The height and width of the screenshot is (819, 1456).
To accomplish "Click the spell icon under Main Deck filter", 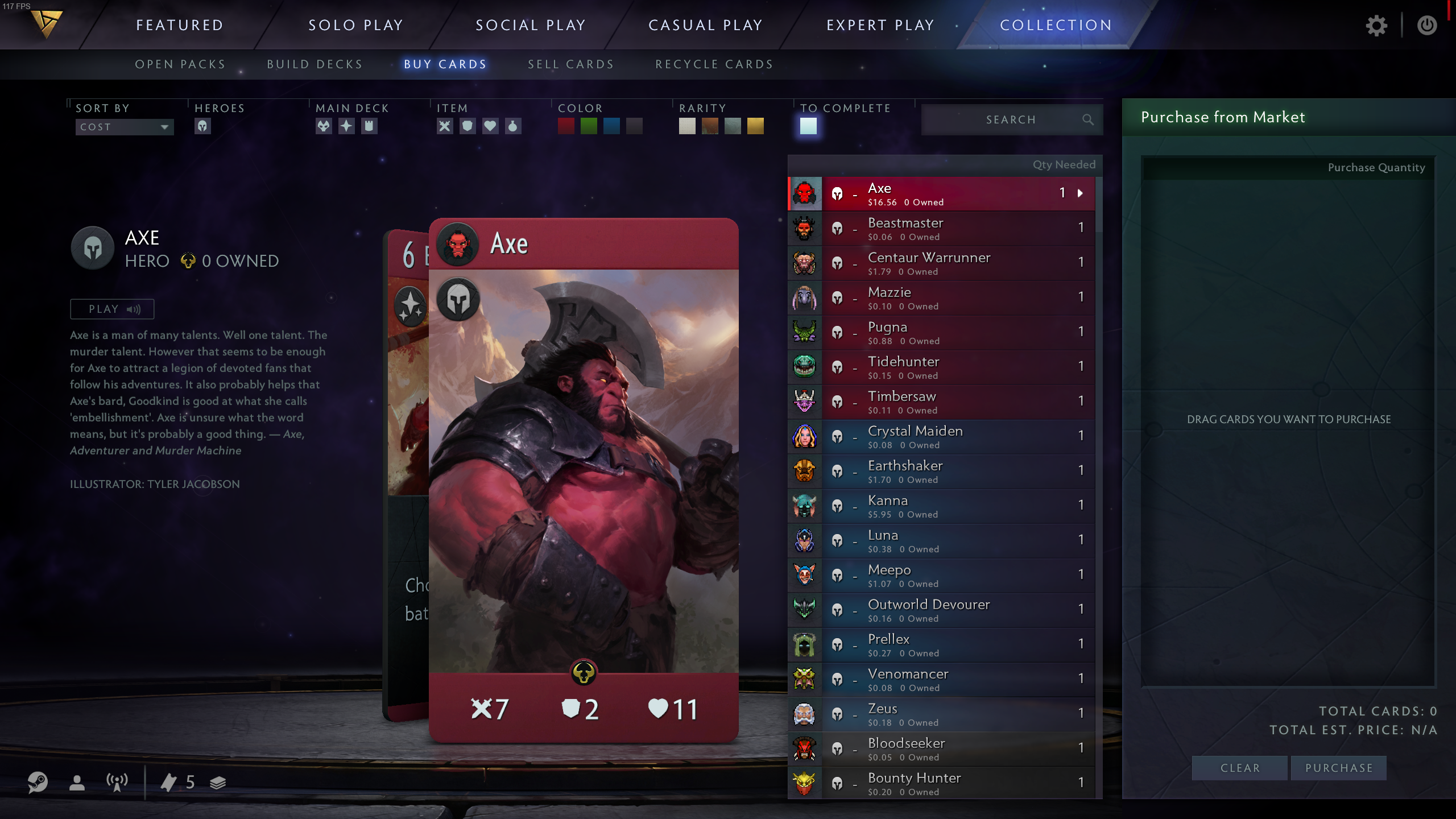I will [x=346, y=126].
